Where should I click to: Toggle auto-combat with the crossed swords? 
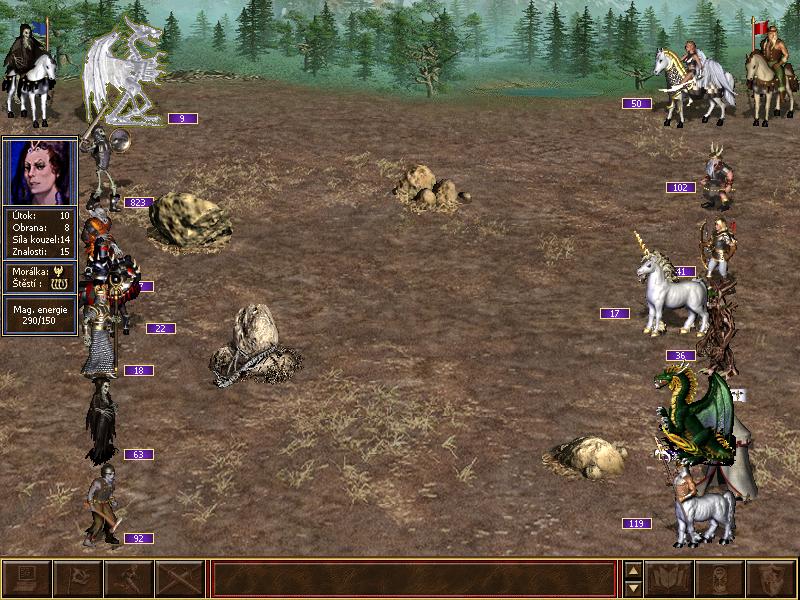coord(179,579)
